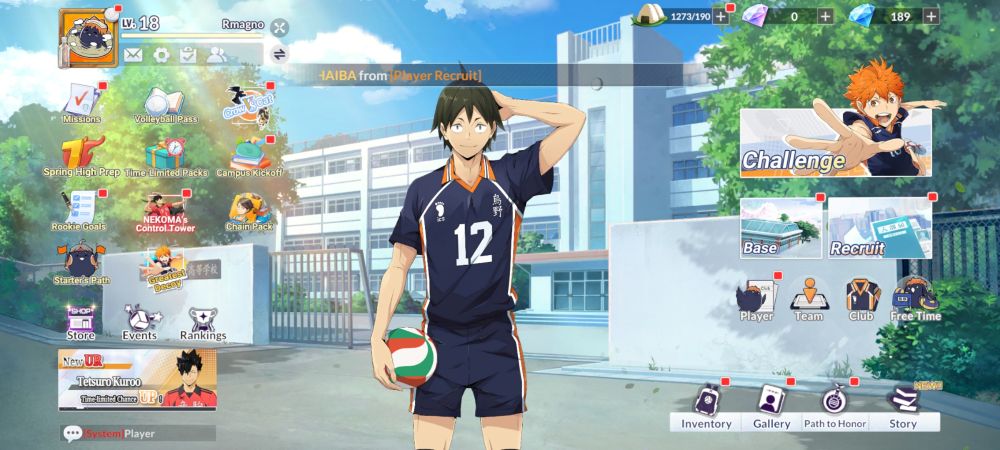The width and height of the screenshot is (1000, 450).
Task: Open the Missions menu
Action: click(x=81, y=103)
